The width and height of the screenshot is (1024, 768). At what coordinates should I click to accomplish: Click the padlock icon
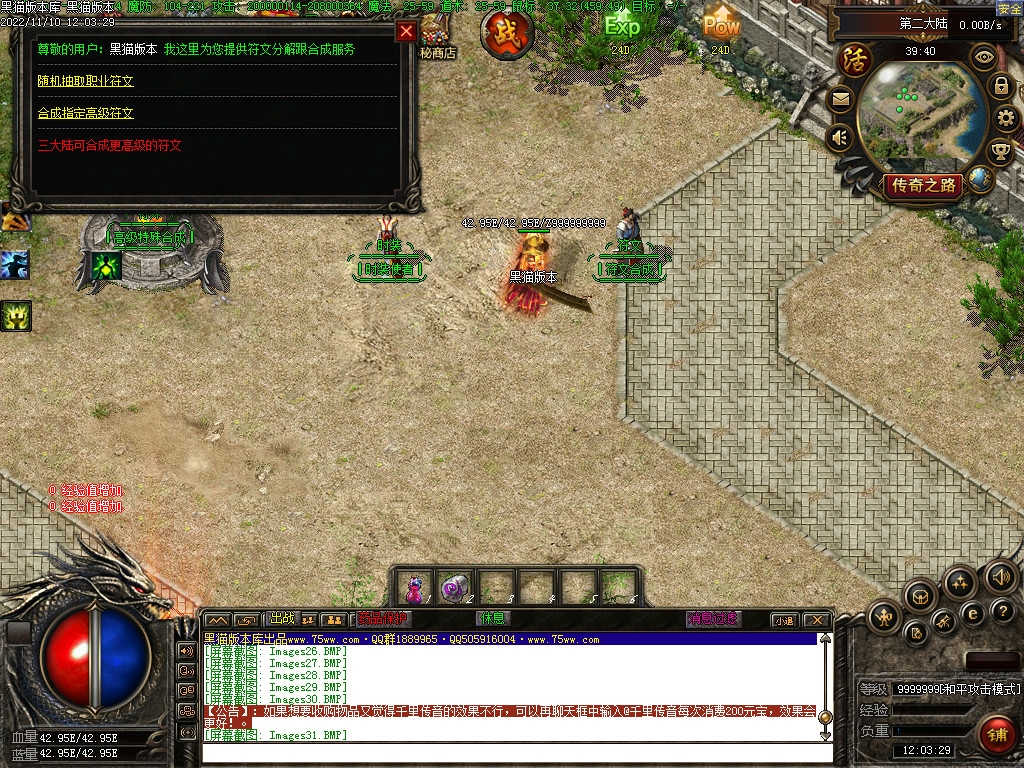click(1000, 86)
